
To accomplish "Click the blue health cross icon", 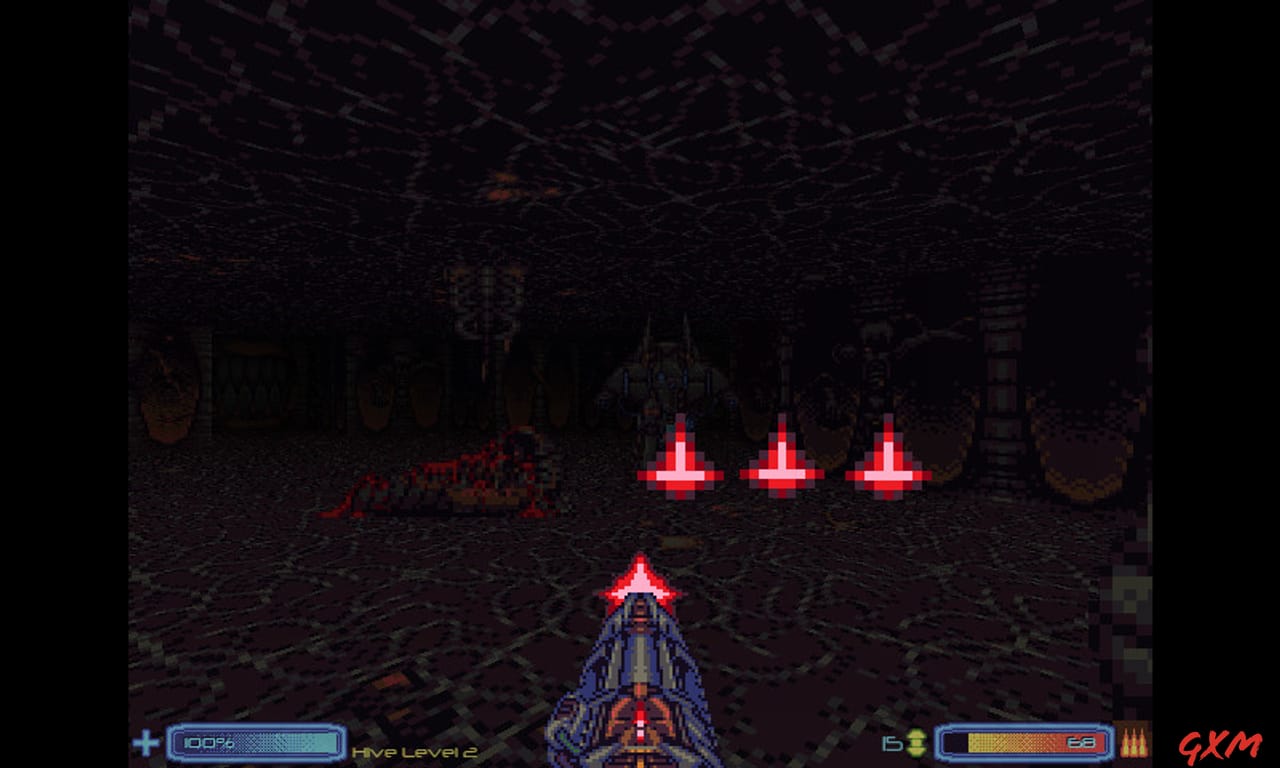I will point(146,743).
